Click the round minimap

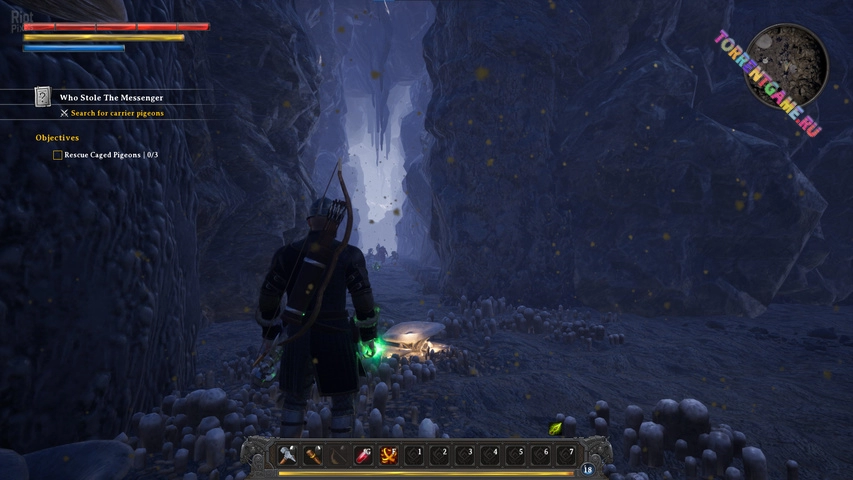point(789,66)
